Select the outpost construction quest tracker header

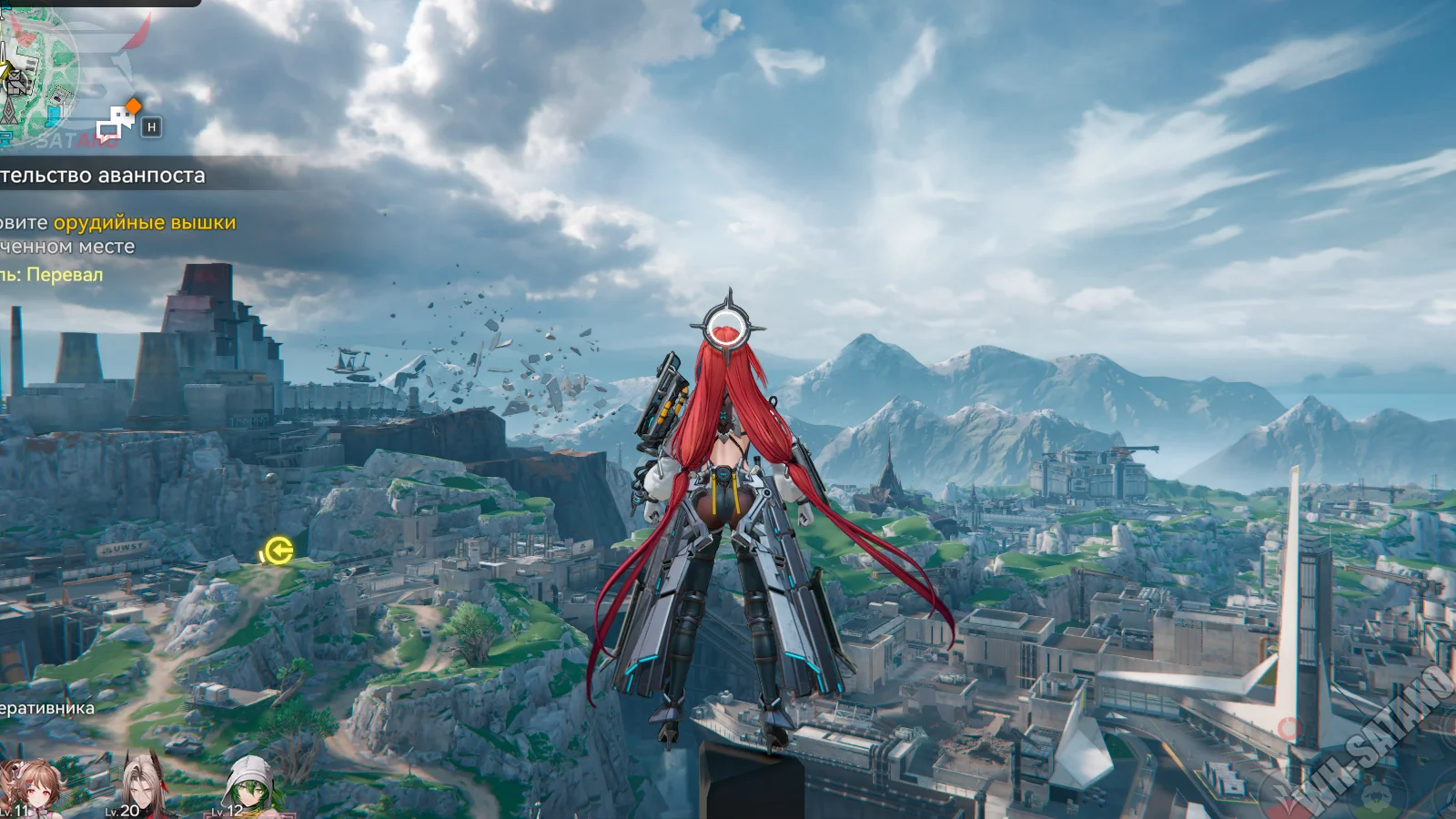point(105,175)
